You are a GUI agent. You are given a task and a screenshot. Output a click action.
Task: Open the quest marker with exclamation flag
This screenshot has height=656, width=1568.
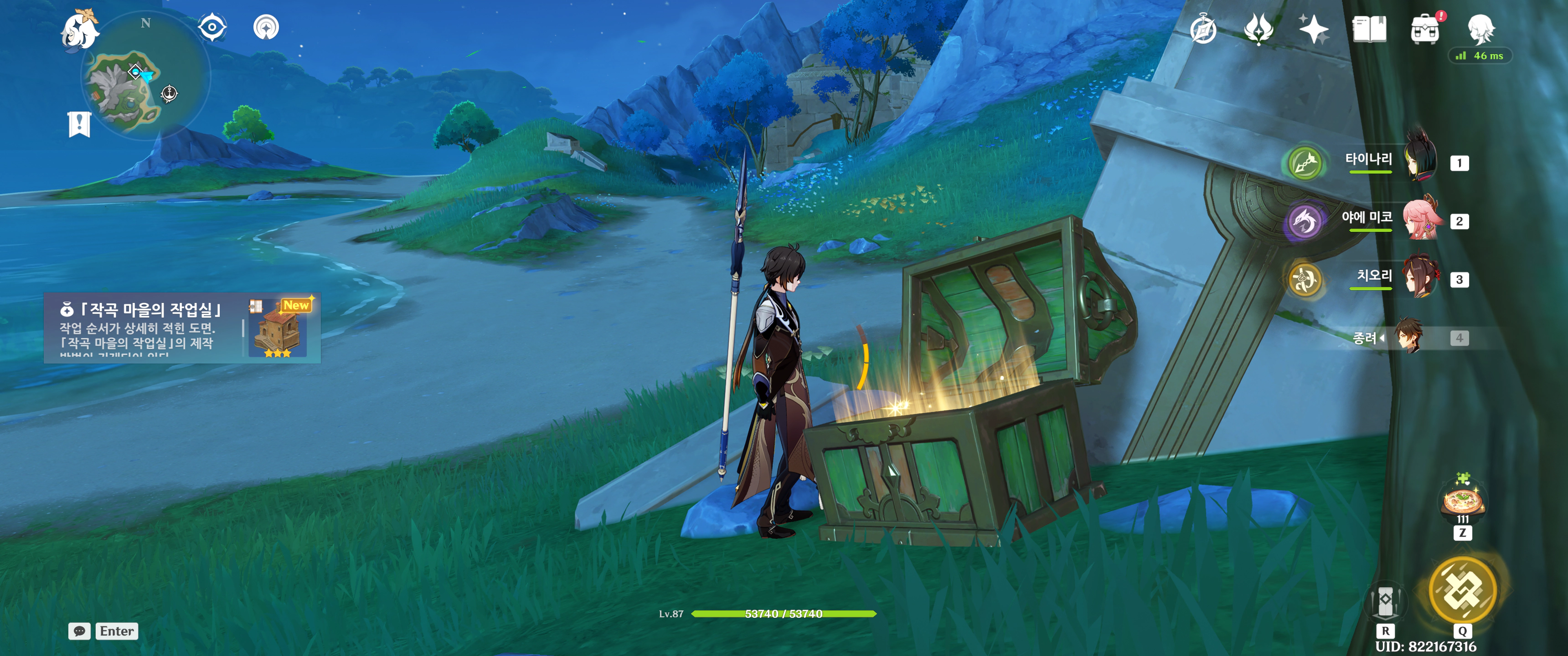coord(79,124)
